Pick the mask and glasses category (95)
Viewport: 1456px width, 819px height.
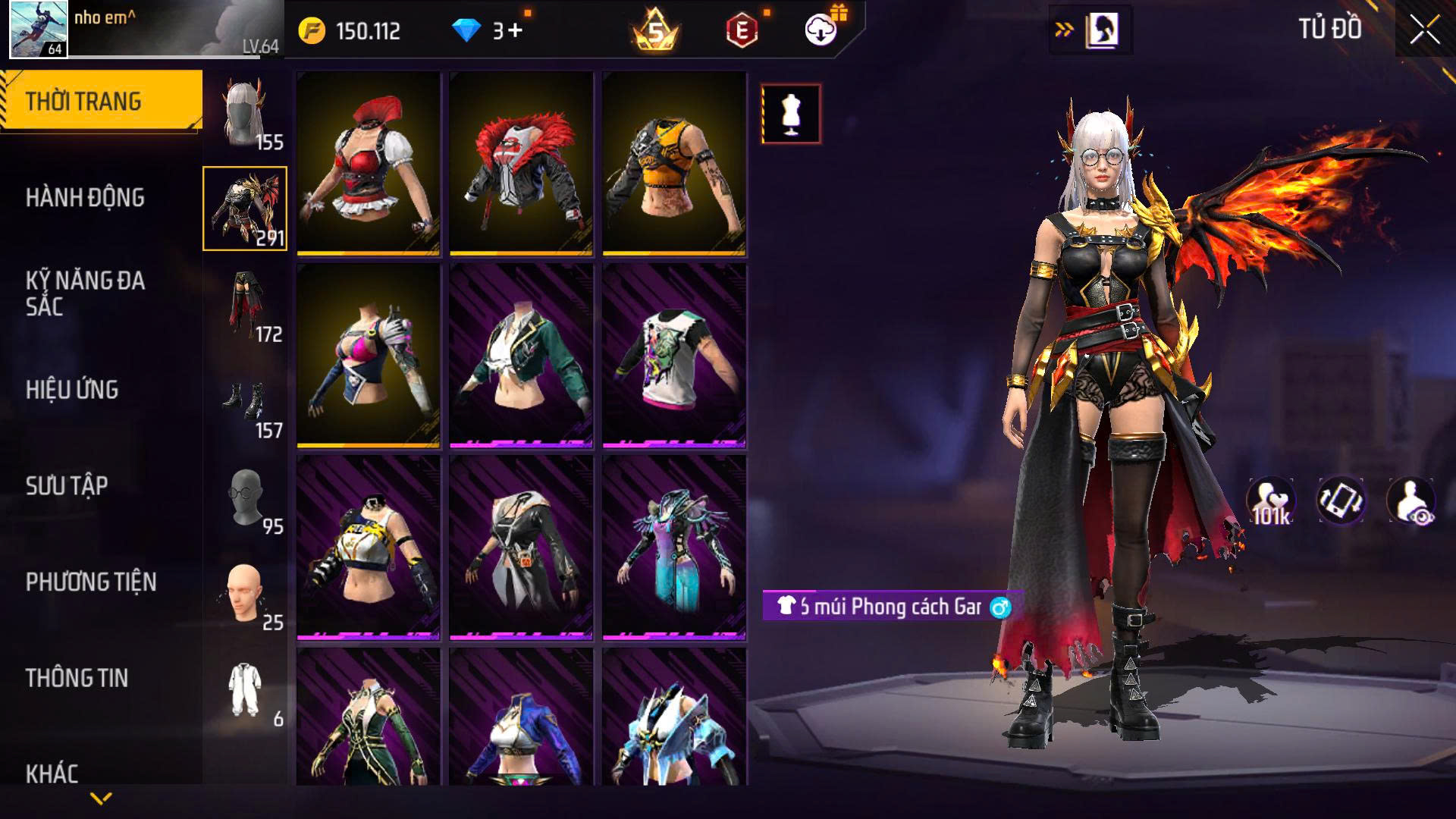[x=245, y=498]
